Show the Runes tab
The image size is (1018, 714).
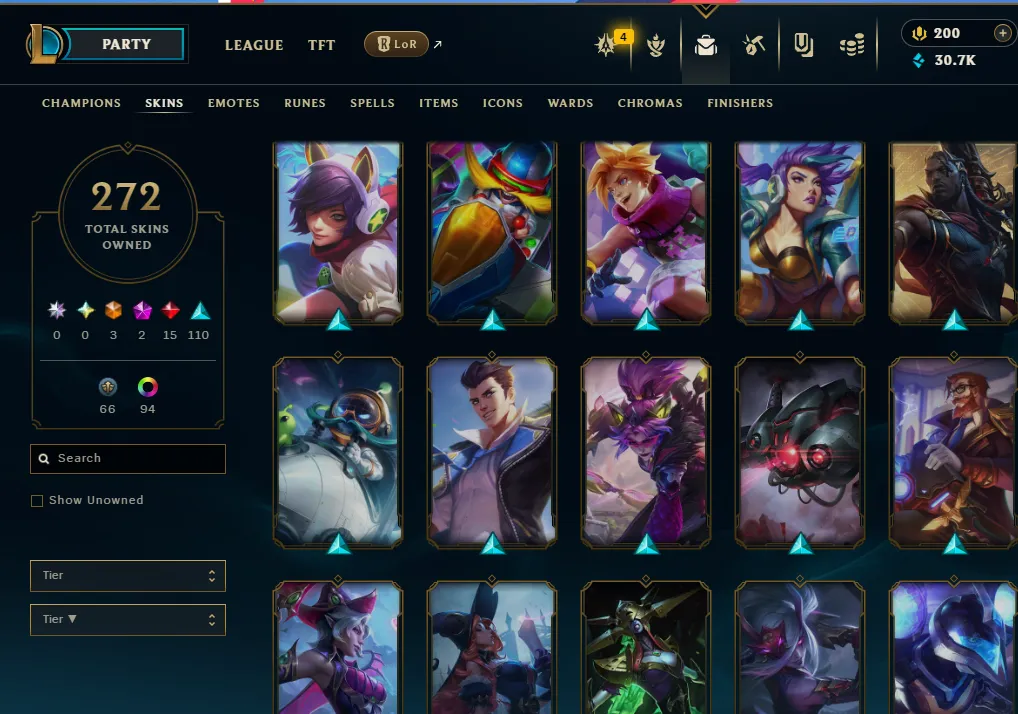[305, 103]
